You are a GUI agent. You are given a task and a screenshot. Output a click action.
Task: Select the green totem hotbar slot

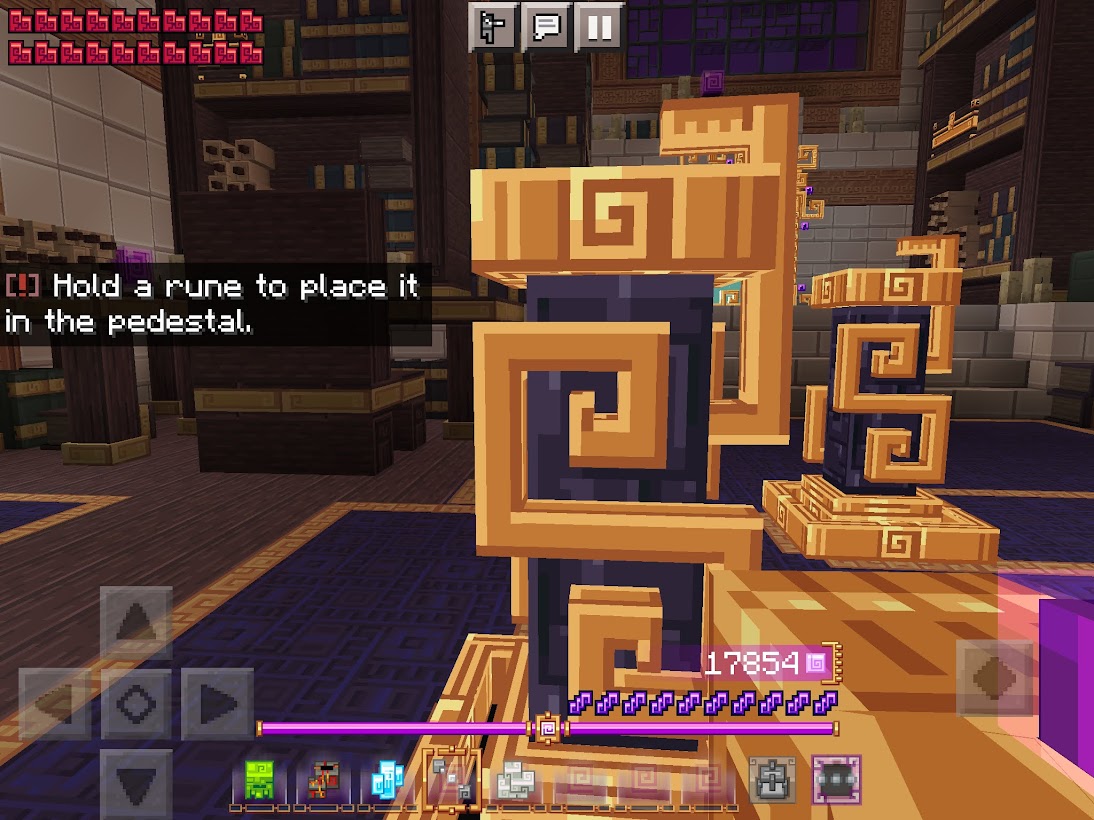coord(260,780)
